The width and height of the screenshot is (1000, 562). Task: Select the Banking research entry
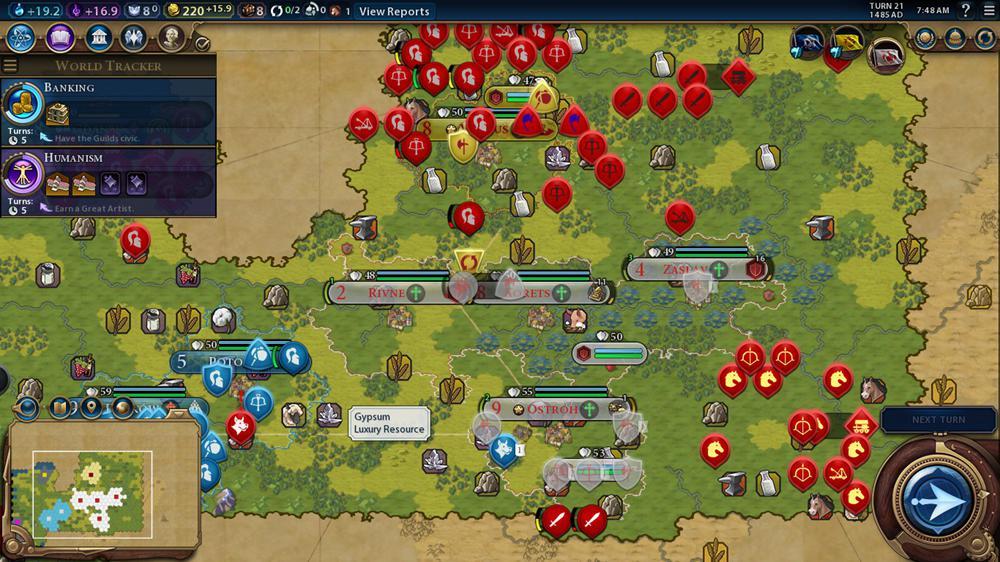[108, 112]
